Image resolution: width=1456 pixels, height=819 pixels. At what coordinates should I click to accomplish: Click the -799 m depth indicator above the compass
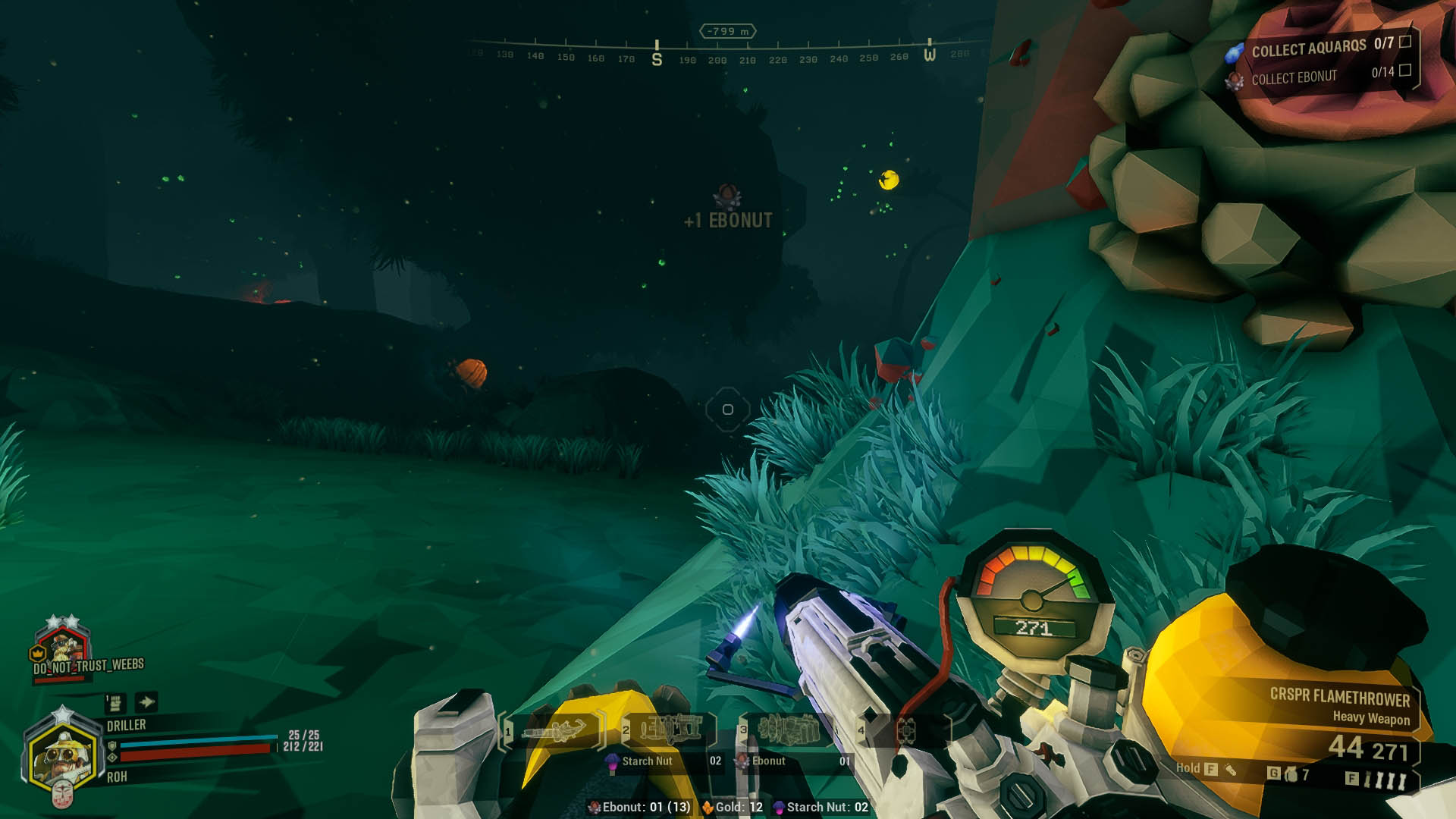click(726, 31)
